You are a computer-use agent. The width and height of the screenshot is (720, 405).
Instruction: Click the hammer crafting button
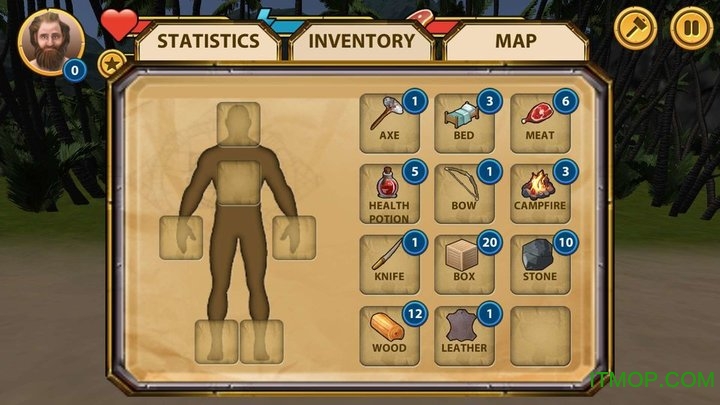(x=632, y=28)
